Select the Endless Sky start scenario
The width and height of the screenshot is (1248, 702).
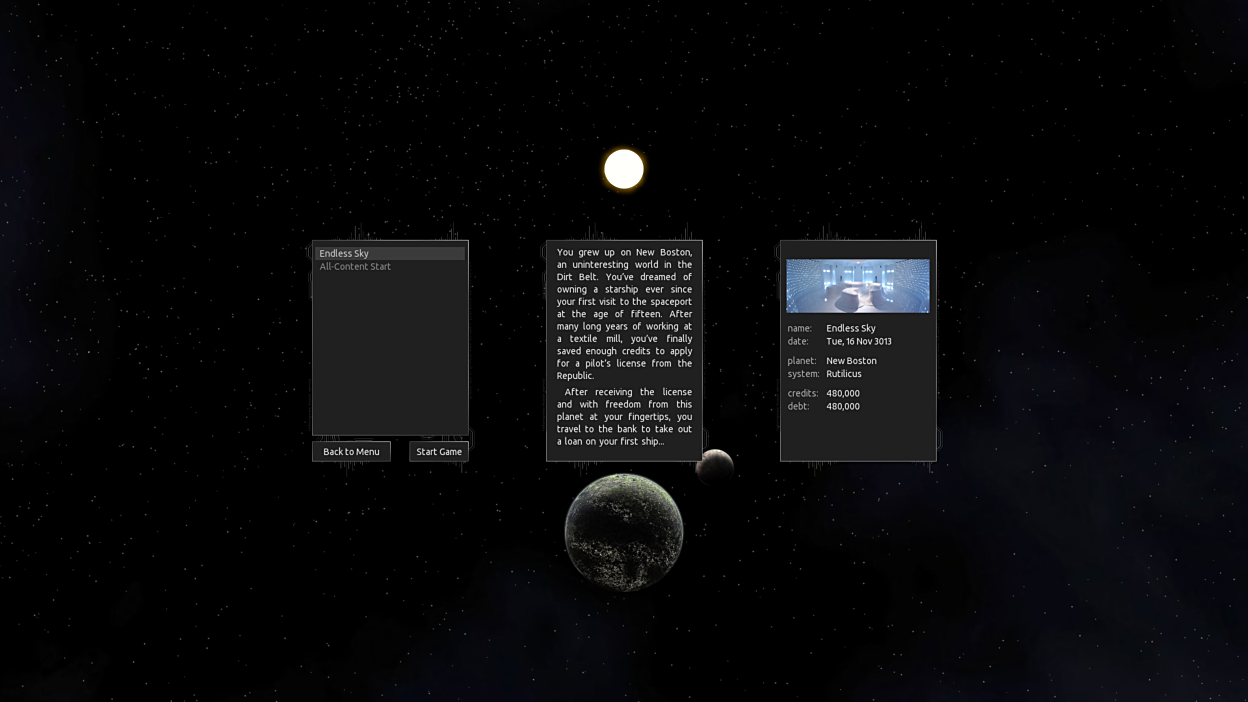[390, 254]
